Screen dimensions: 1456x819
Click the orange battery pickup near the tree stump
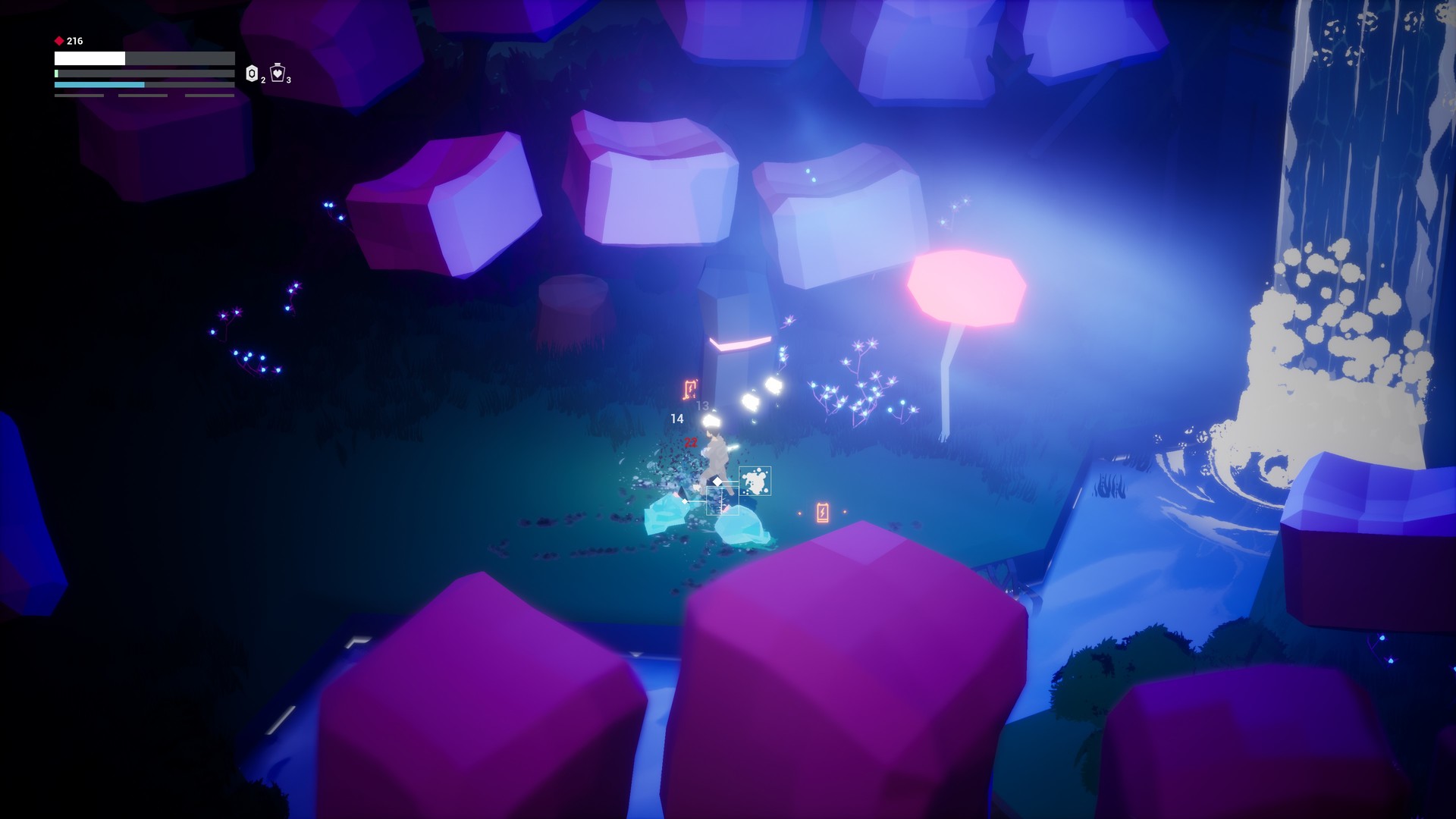pyautogui.click(x=689, y=388)
